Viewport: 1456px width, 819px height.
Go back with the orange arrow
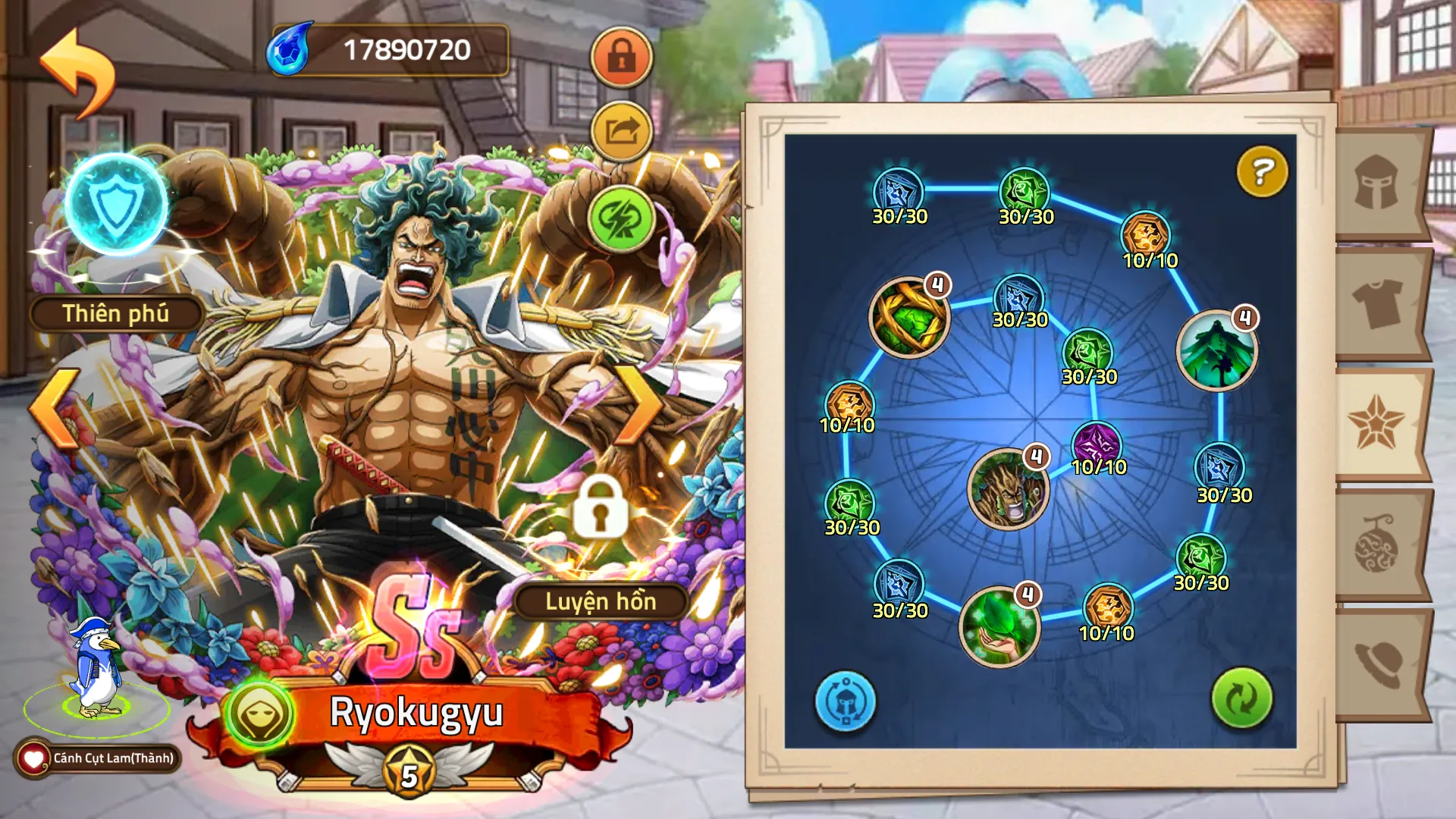coord(77,72)
